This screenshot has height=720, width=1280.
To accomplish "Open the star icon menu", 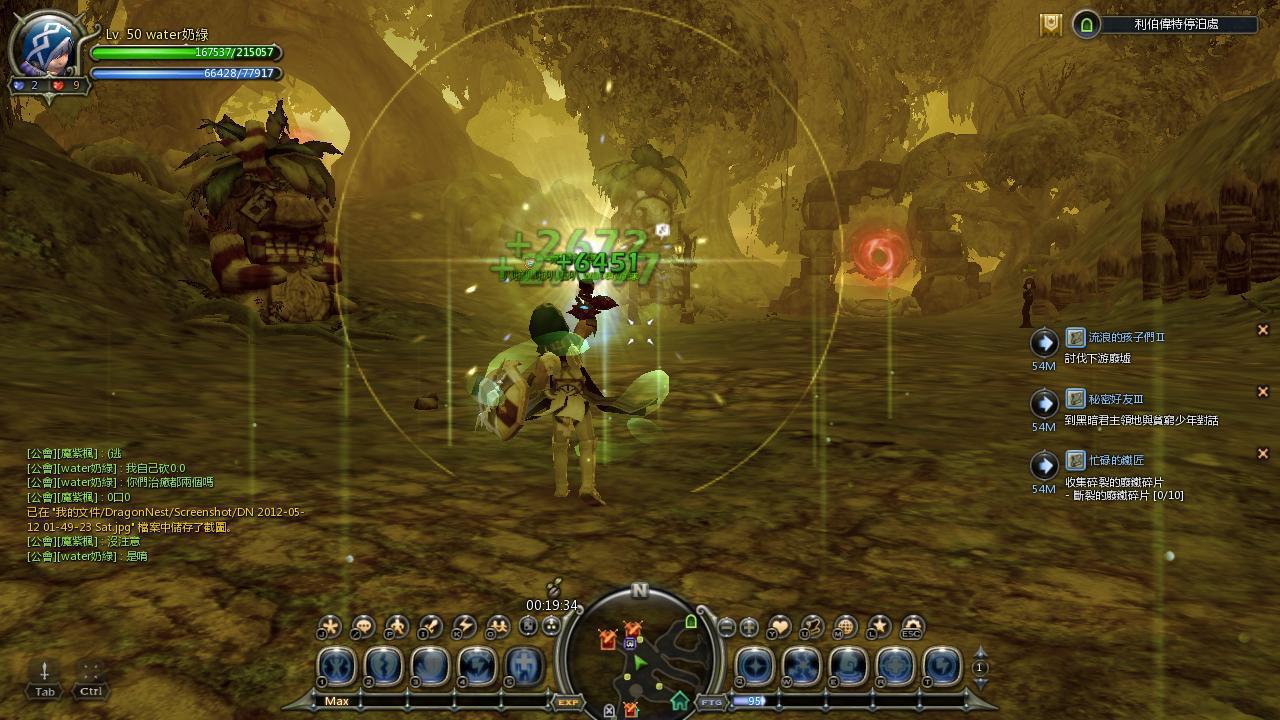I will point(878,627).
